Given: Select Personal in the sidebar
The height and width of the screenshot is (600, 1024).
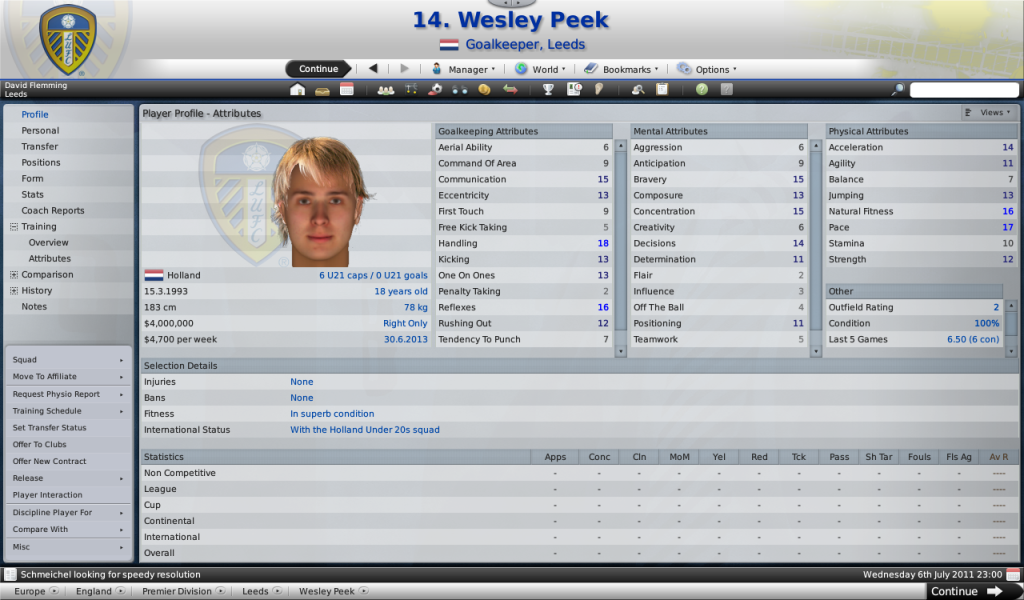Looking at the screenshot, I should pos(40,131).
